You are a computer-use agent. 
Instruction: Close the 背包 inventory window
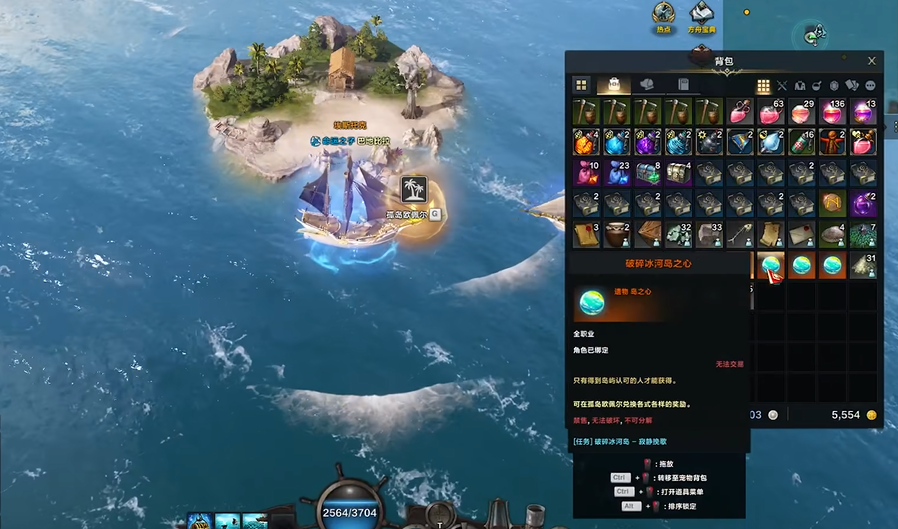coord(872,61)
